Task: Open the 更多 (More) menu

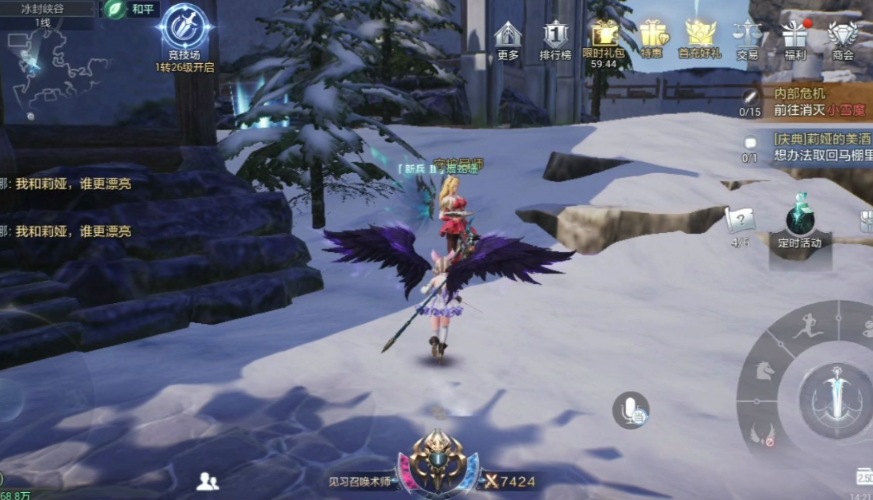Action: click(508, 38)
